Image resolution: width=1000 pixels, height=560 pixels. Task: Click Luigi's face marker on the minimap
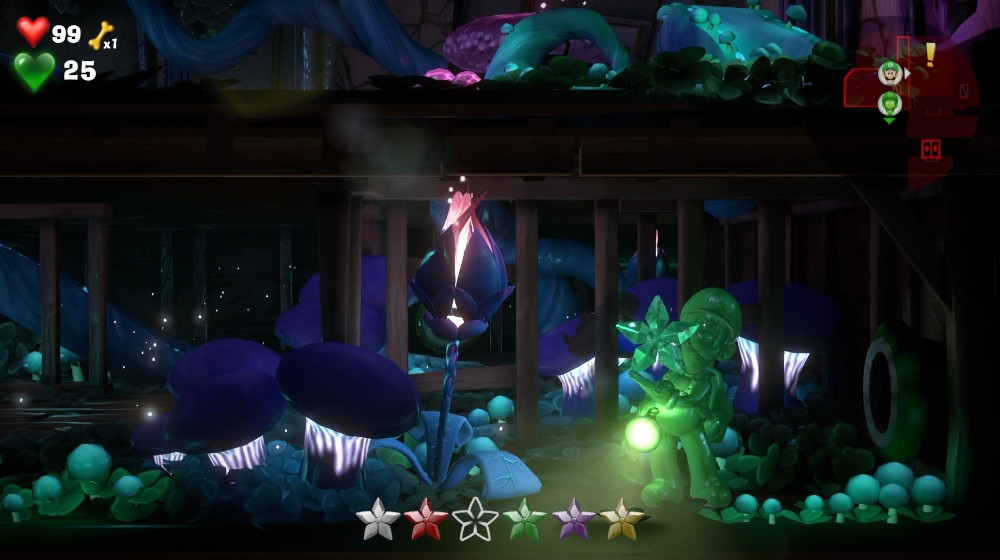889,72
